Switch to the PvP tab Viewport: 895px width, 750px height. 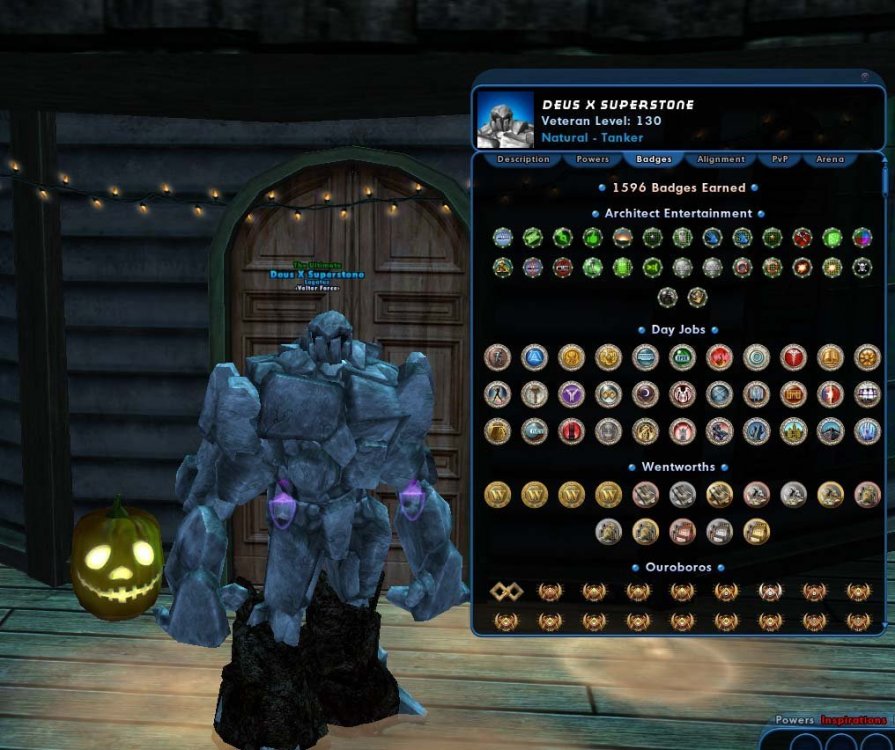tap(780, 159)
